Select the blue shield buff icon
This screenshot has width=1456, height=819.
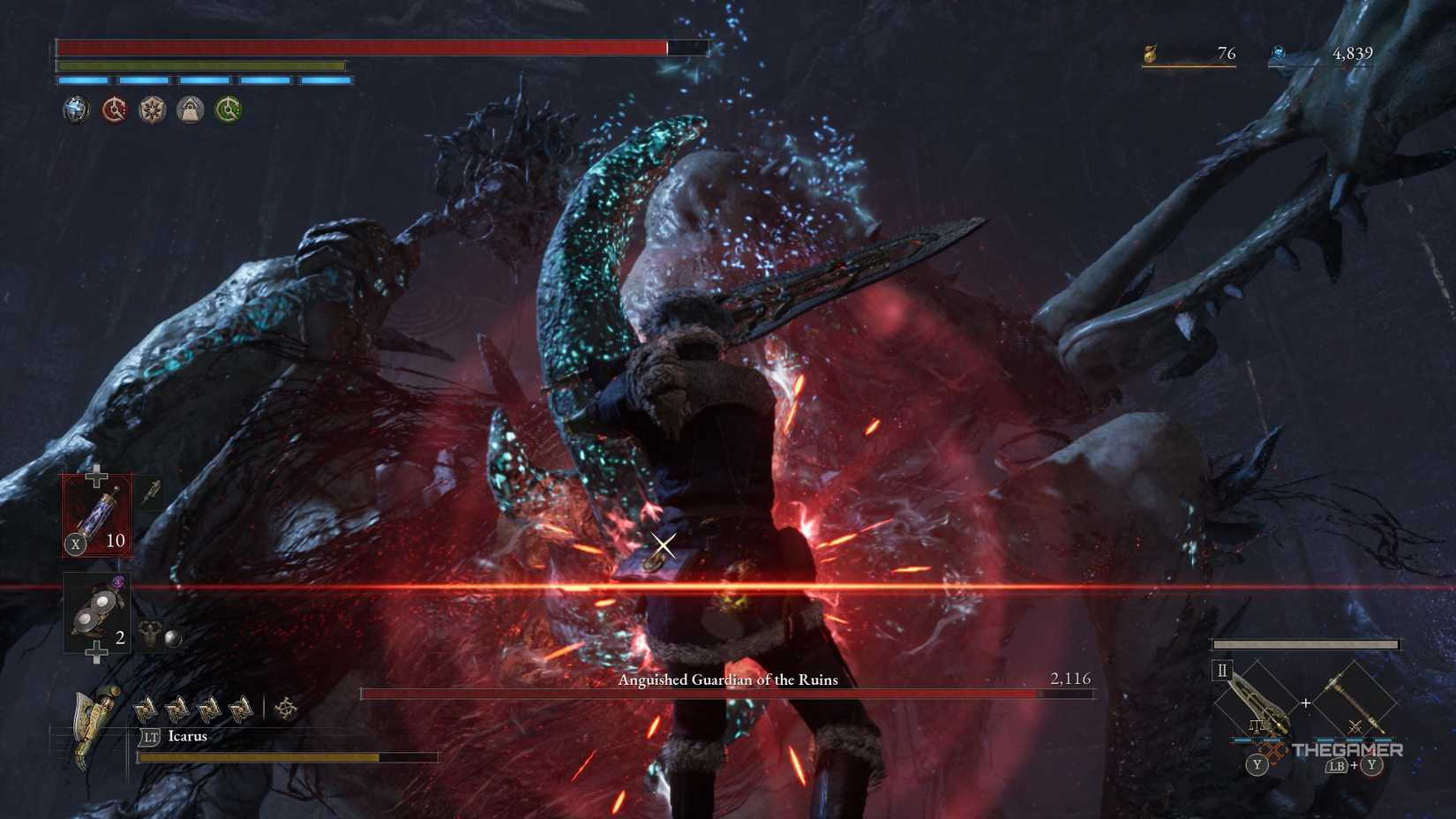(76, 110)
